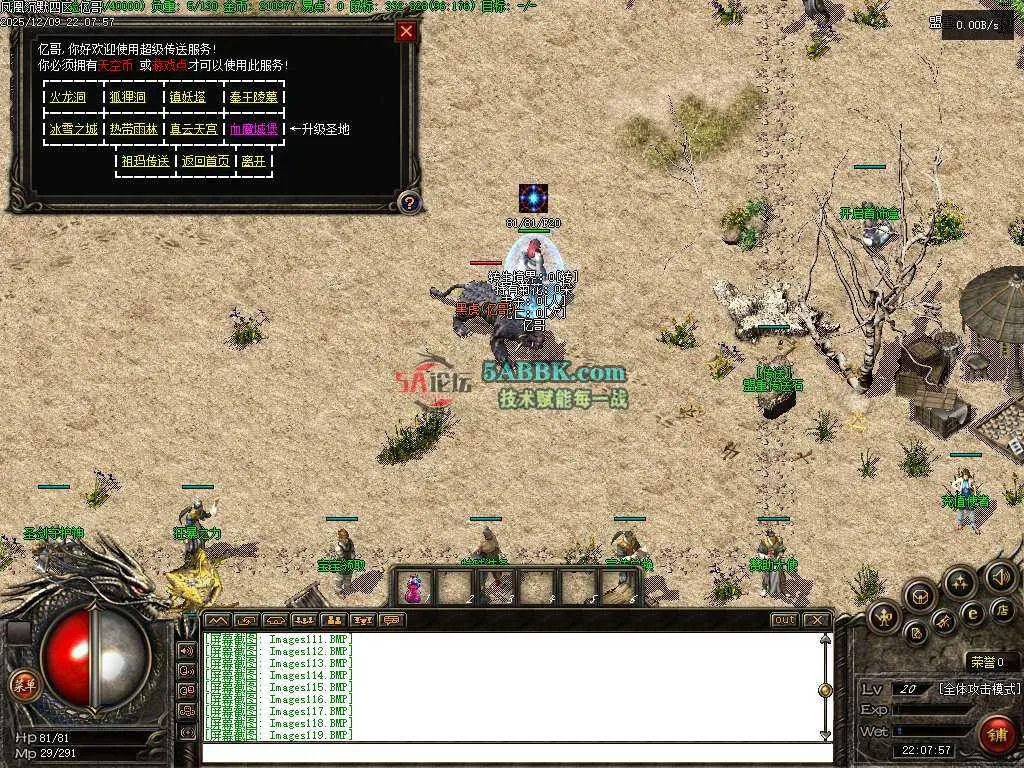1024x768 pixels.
Task: Select the pink potion in the hotbar
Action: pyautogui.click(x=413, y=588)
